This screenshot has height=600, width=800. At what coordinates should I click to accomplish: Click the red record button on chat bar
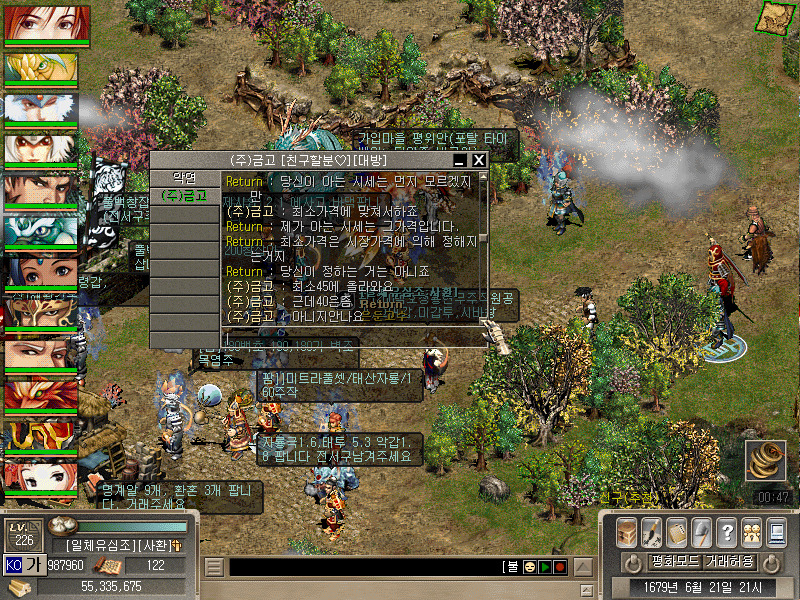click(560, 567)
